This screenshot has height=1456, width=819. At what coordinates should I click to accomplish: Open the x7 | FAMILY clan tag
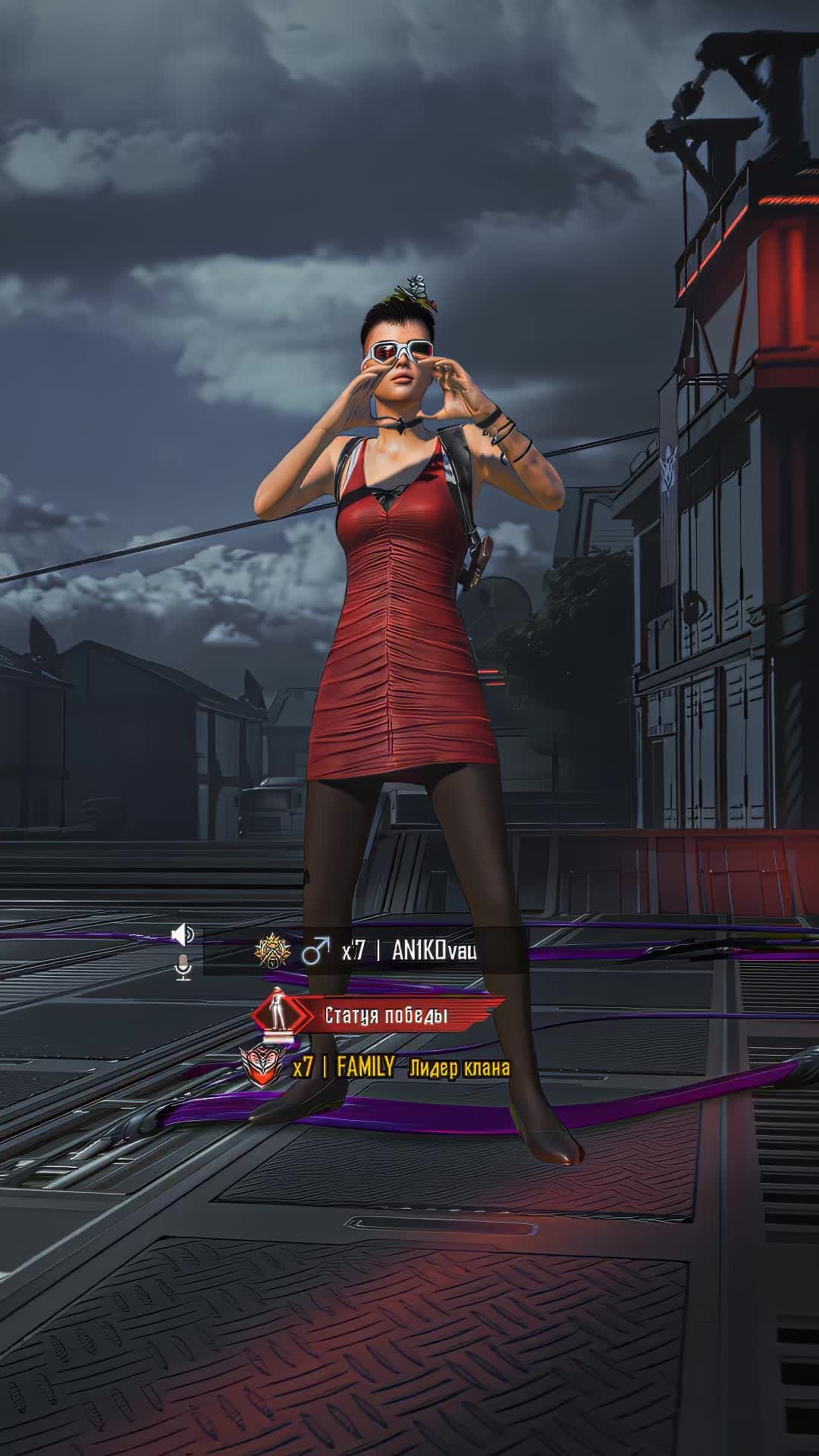point(343,1068)
